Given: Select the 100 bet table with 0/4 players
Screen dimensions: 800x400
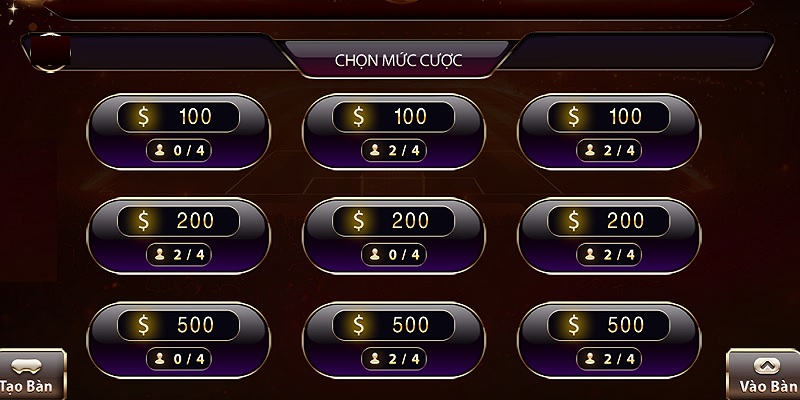Looking at the screenshot, I should coord(180,132).
